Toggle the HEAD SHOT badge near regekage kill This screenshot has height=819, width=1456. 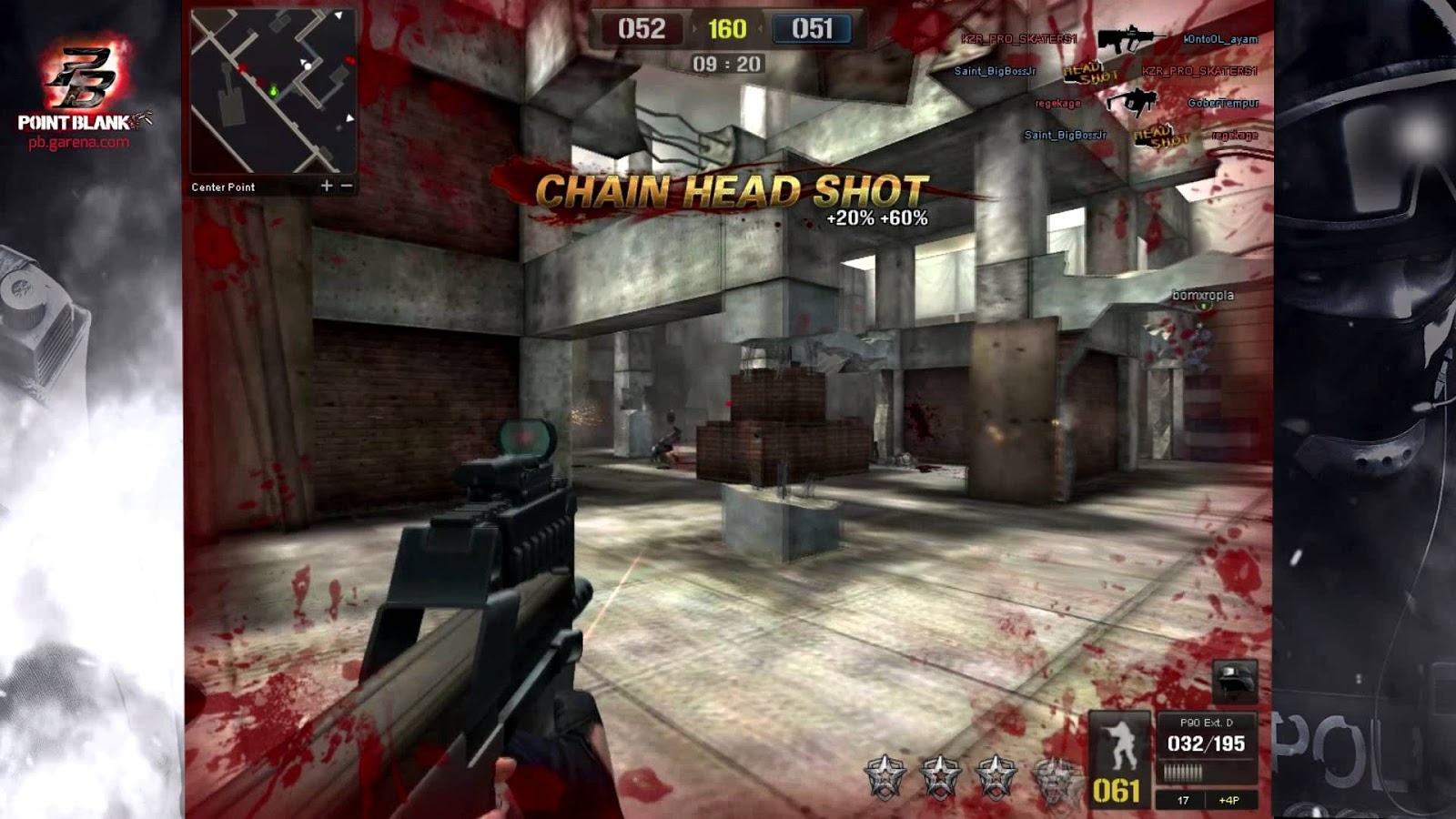coord(1161,136)
